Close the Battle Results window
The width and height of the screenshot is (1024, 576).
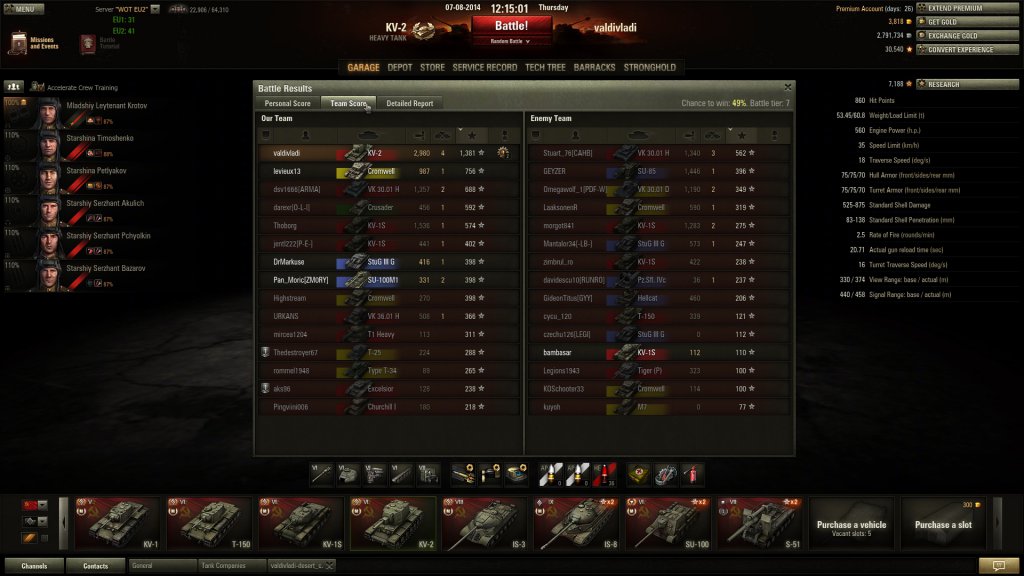pyautogui.click(x=788, y=88)
